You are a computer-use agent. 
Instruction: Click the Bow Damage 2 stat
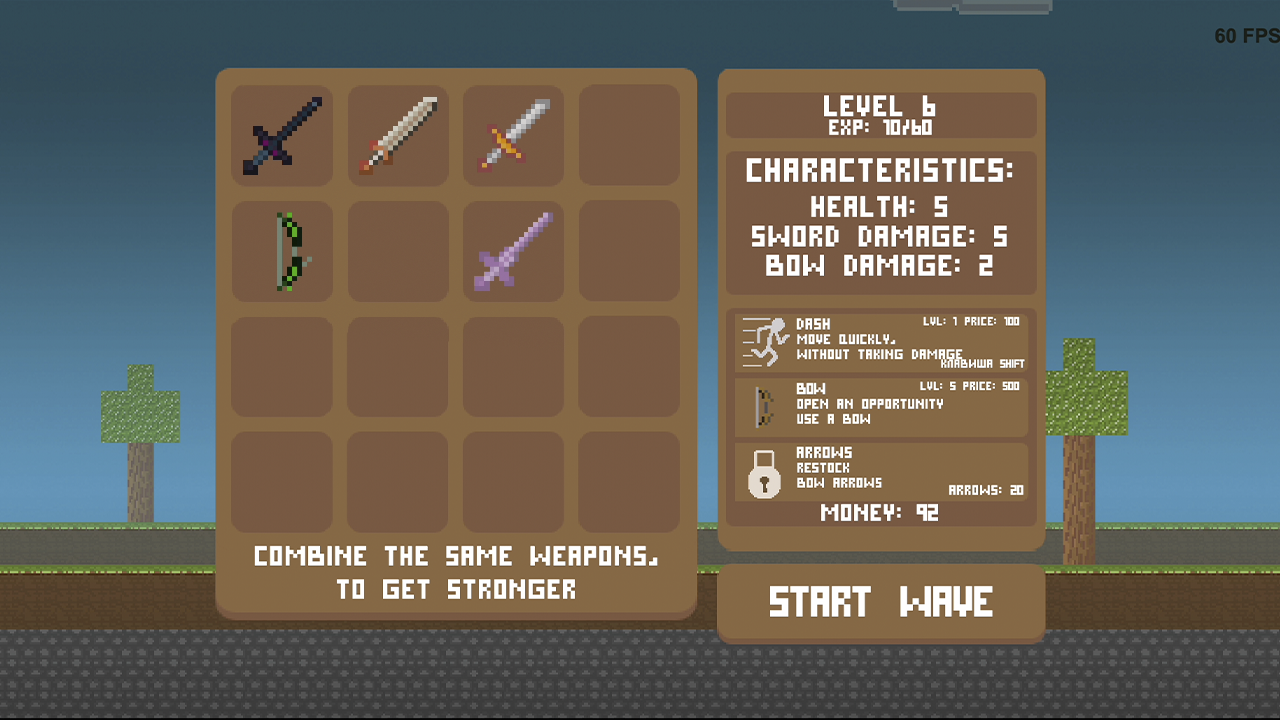coord(881,267)
